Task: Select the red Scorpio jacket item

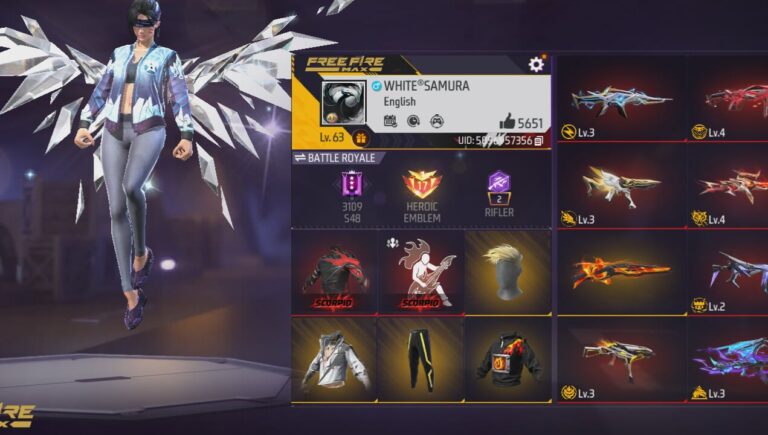Action: [x=333, y=271]
